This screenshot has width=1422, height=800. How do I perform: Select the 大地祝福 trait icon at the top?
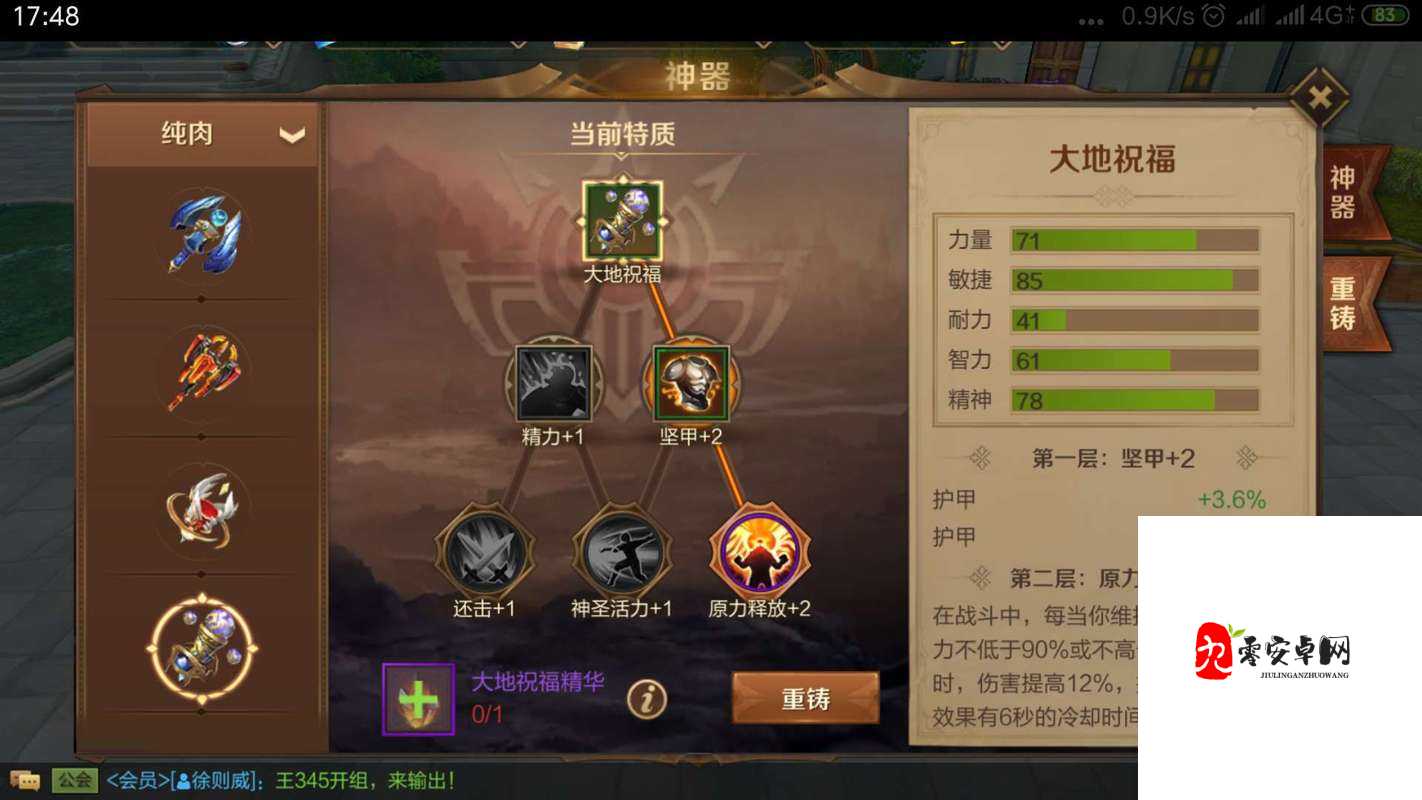(620, 218)
